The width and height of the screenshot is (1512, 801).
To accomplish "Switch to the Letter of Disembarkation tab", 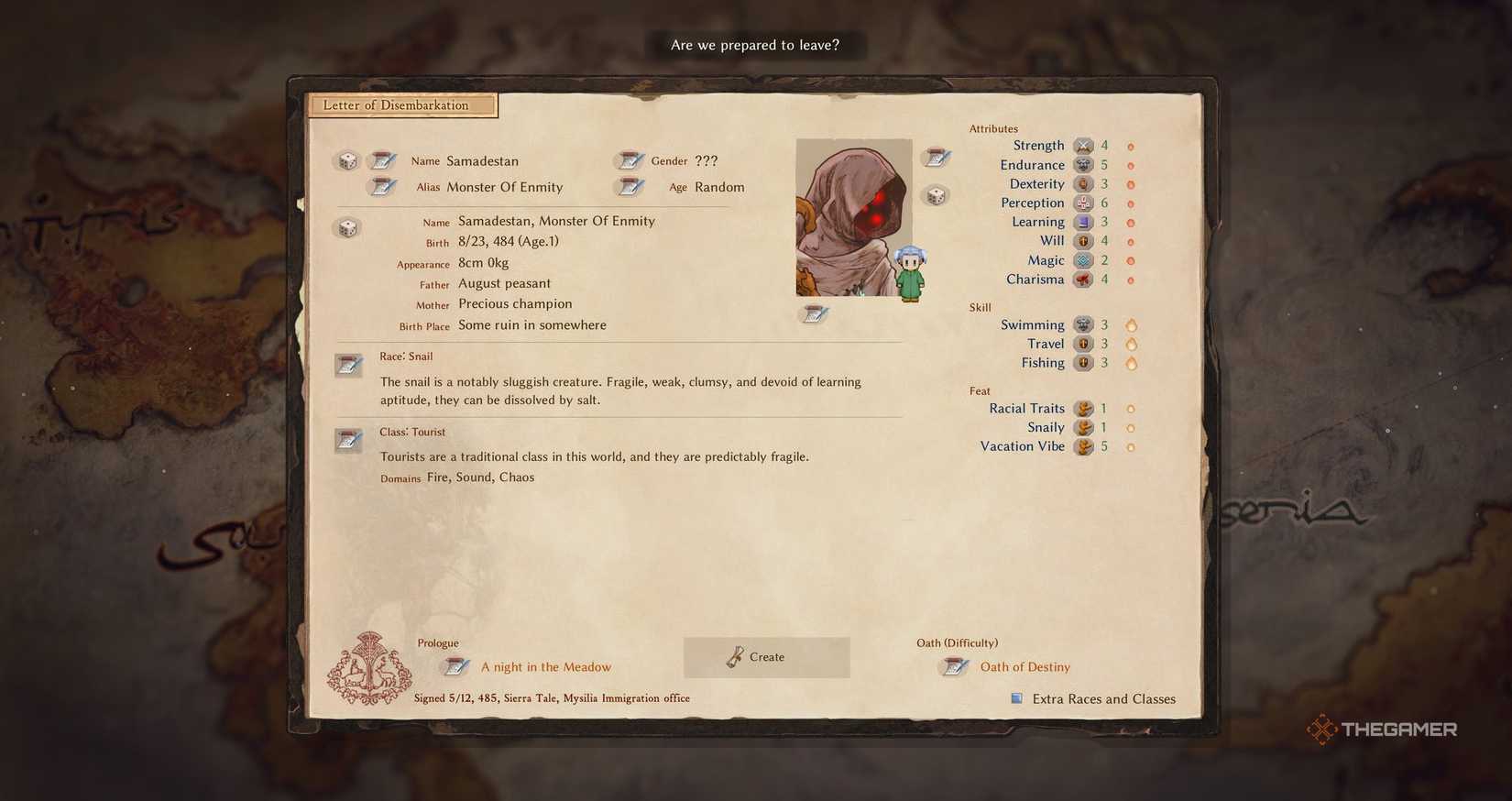I will point(401,104).
